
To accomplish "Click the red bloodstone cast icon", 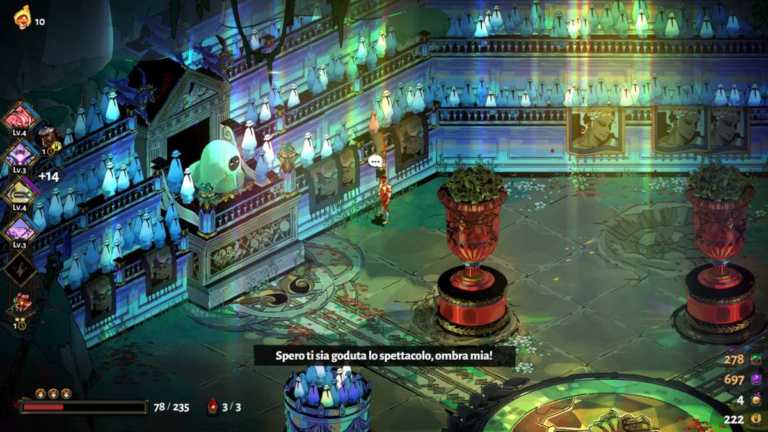I will click(x=212, y=407).
